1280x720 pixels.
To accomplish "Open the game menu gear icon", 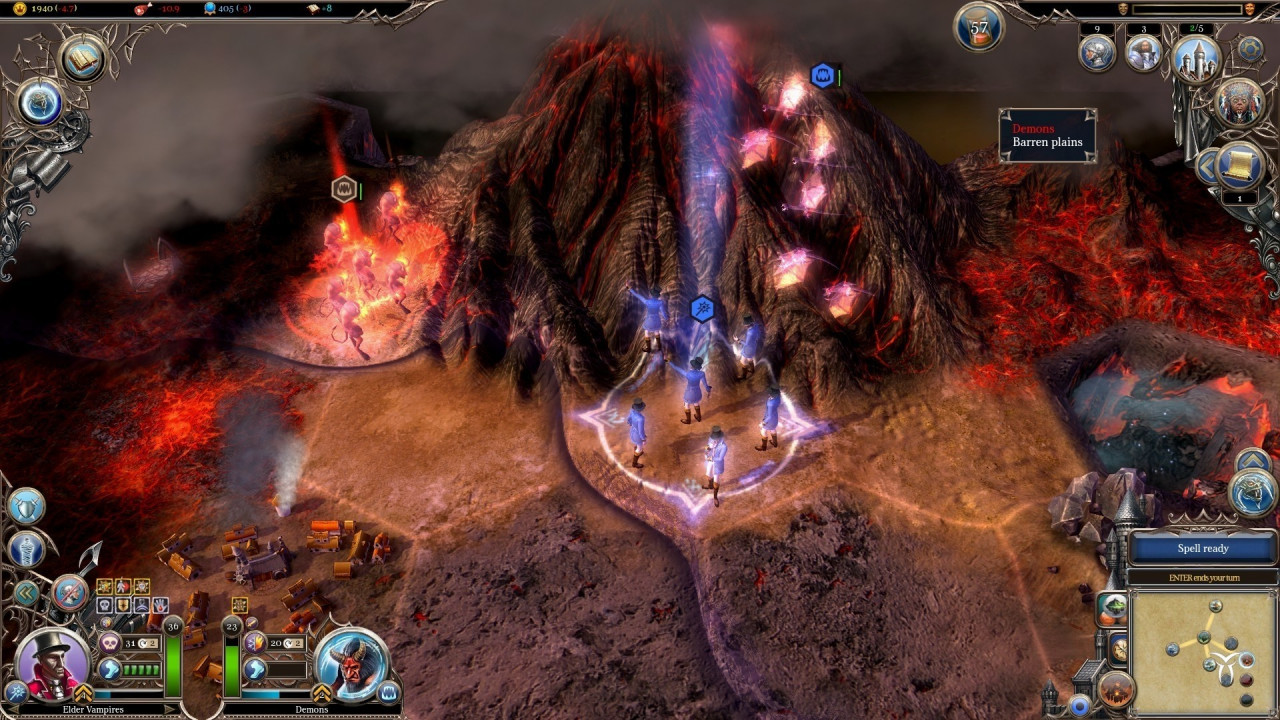I will pyautogui.click(x=1249, y=48).
